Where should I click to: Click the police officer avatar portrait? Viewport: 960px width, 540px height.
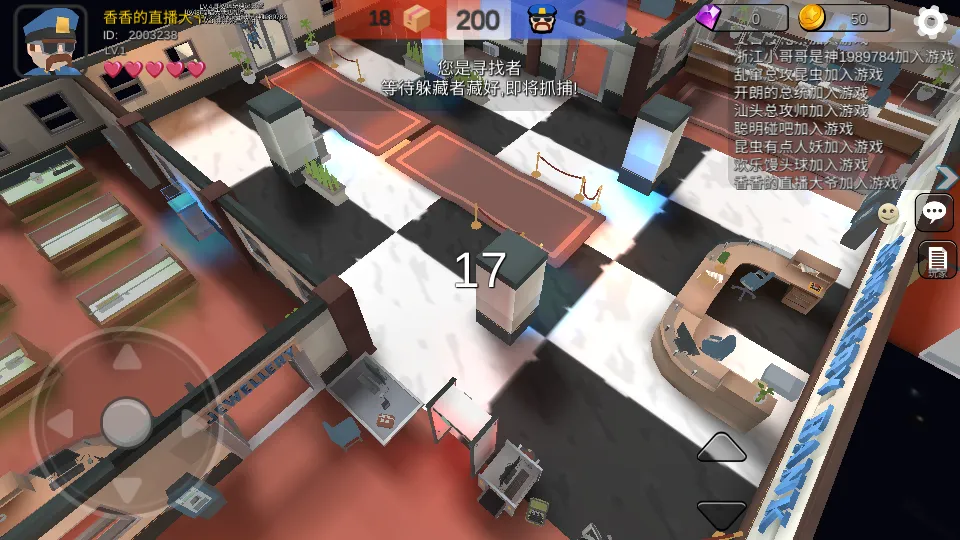point(51,41)
